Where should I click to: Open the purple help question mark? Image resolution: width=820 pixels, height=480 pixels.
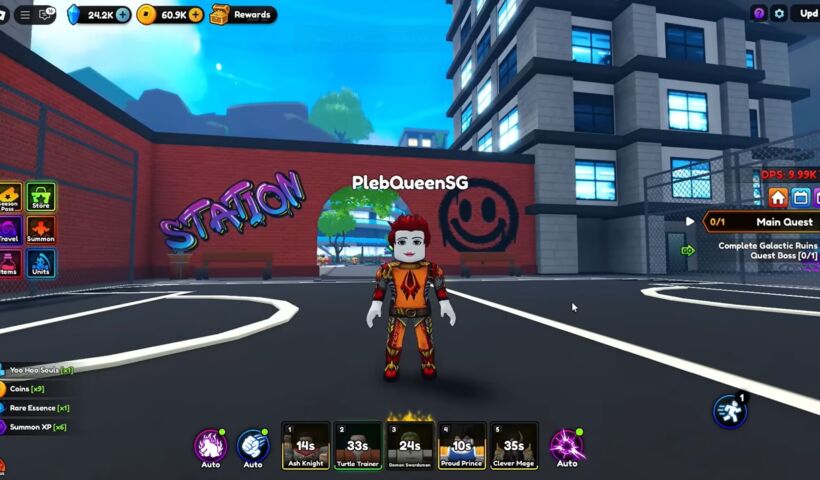(759, 14)
